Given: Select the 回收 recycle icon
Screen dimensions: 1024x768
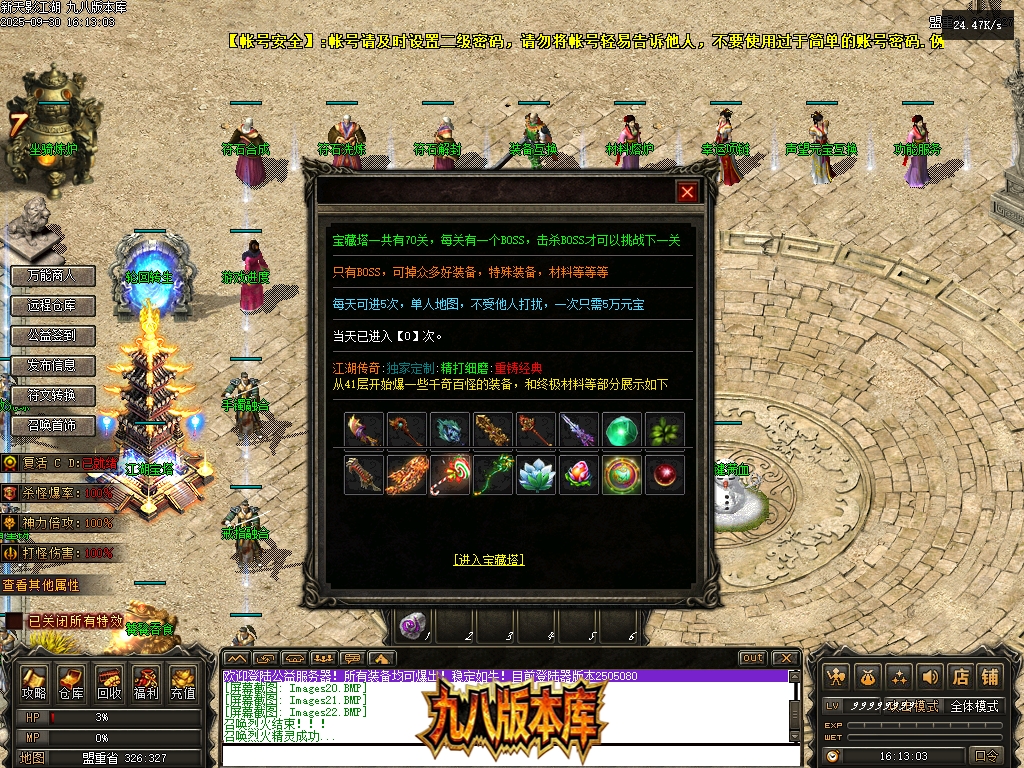Looking at the screenshot, I should pos(108,682).
